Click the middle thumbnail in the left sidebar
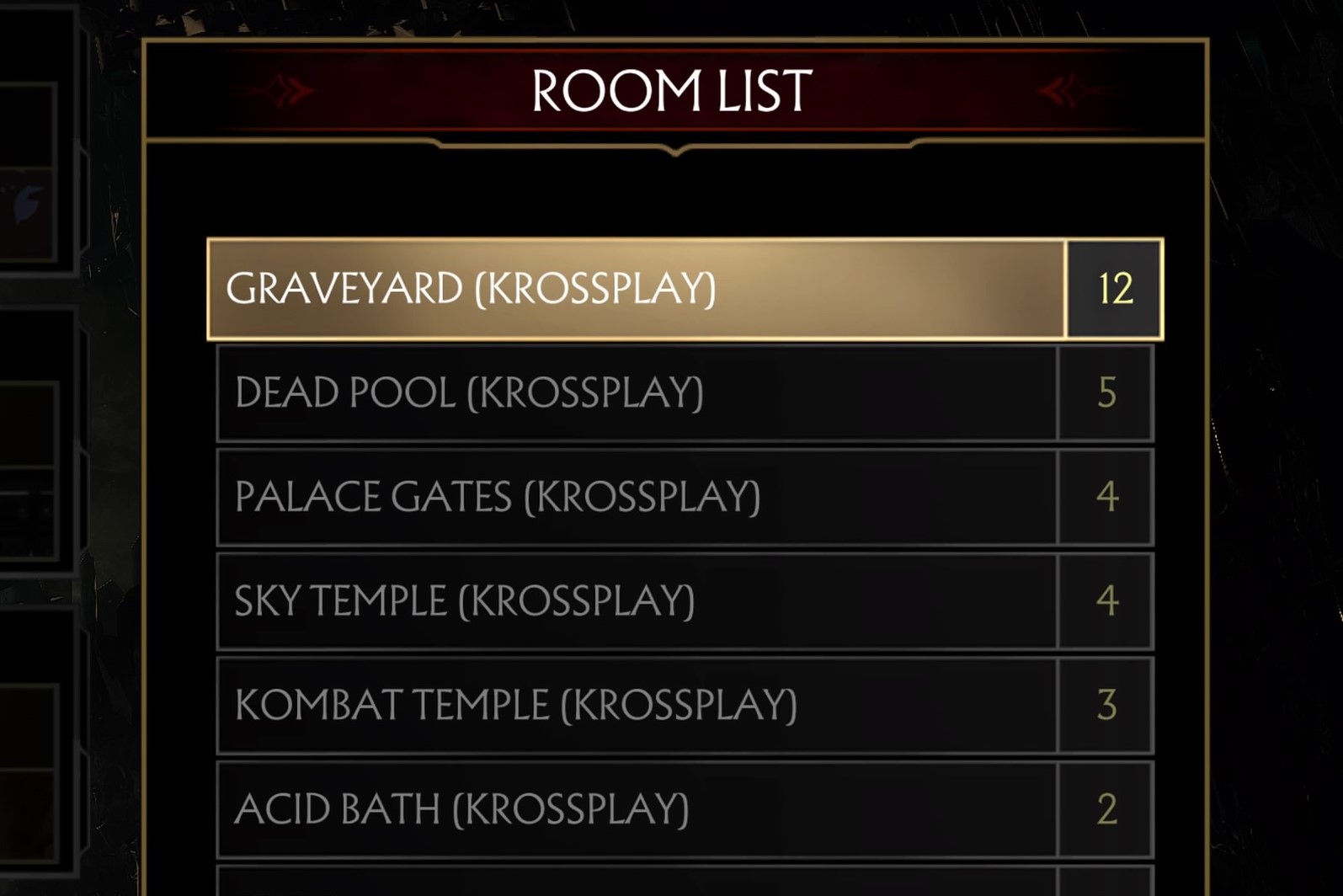This screenshot has width=1343, height=896. (29, 438)
